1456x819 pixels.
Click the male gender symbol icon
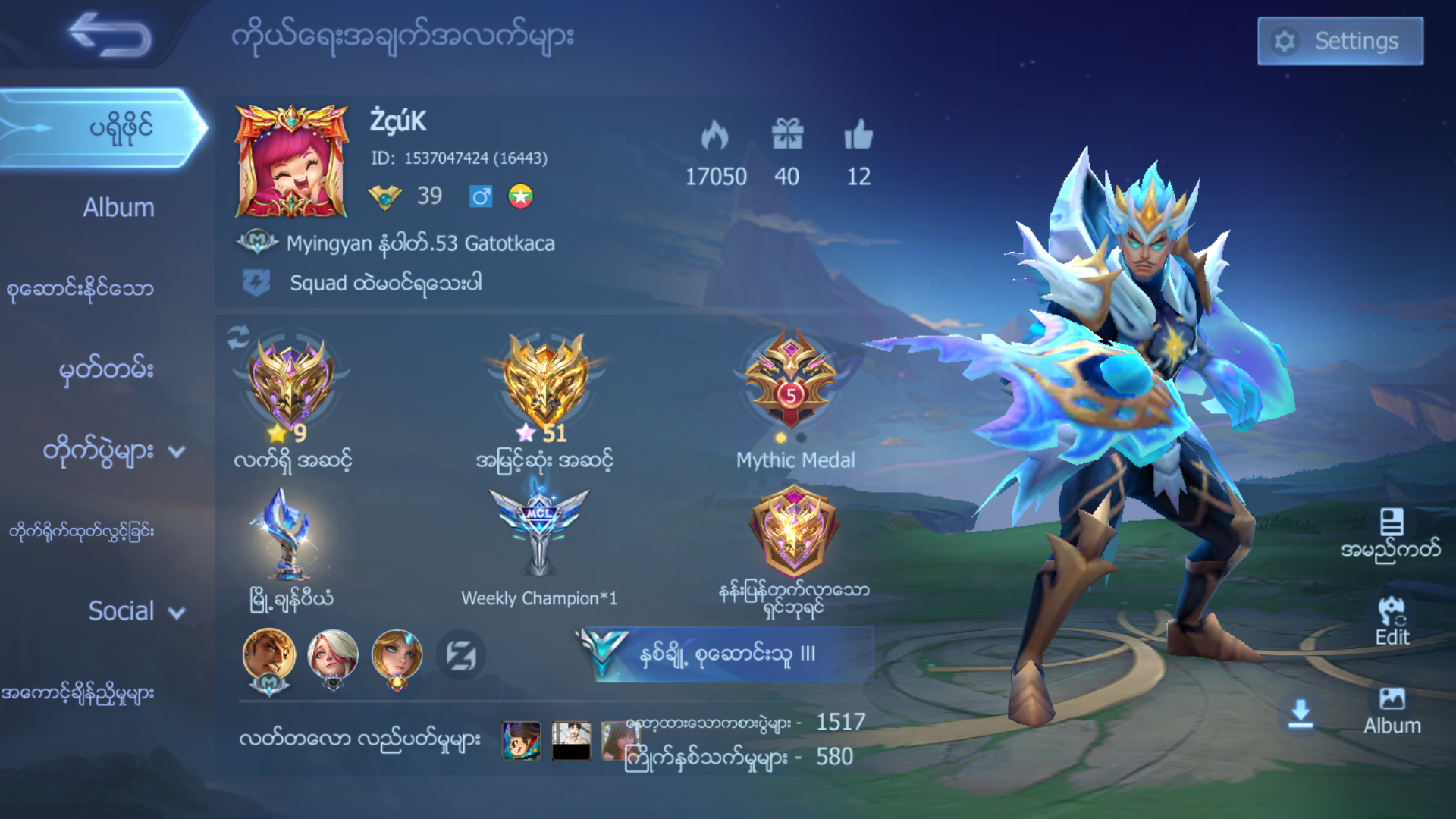[x=480, y=196]
